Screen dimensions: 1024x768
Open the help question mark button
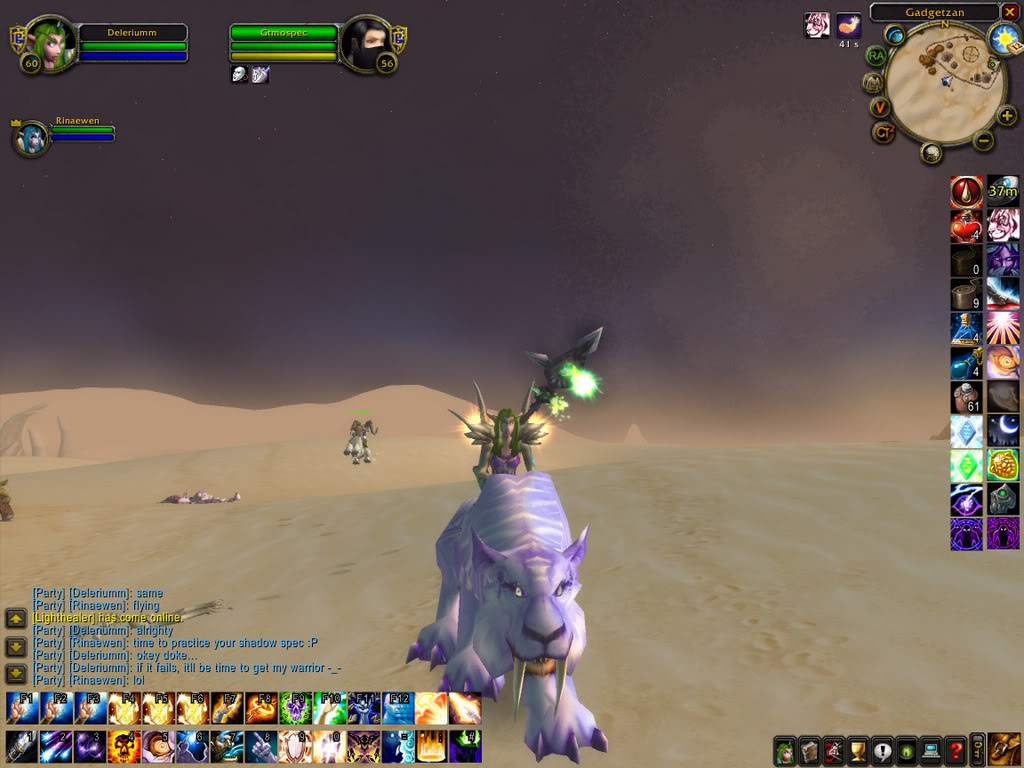955,750
